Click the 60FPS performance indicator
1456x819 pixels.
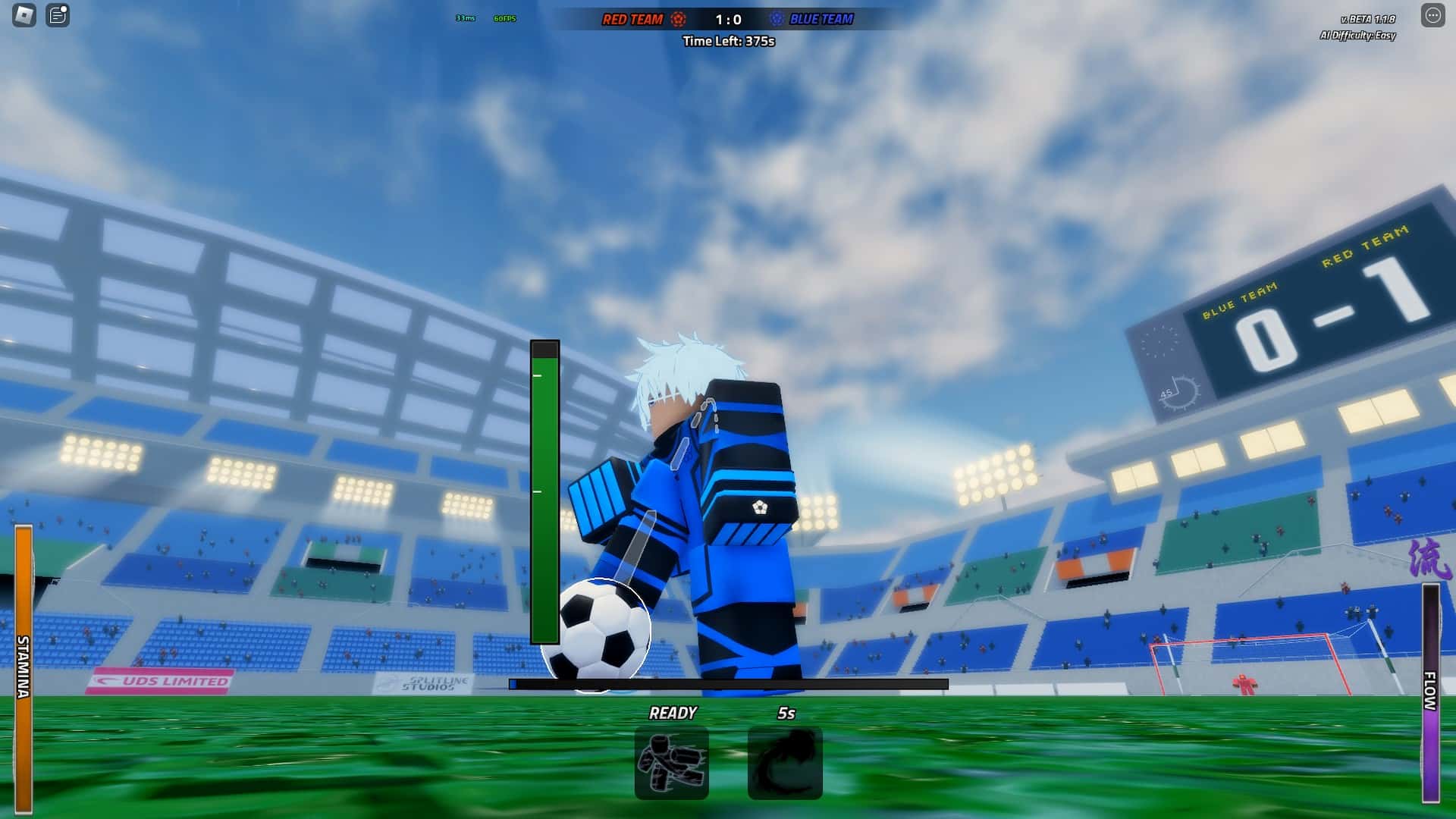505,20
